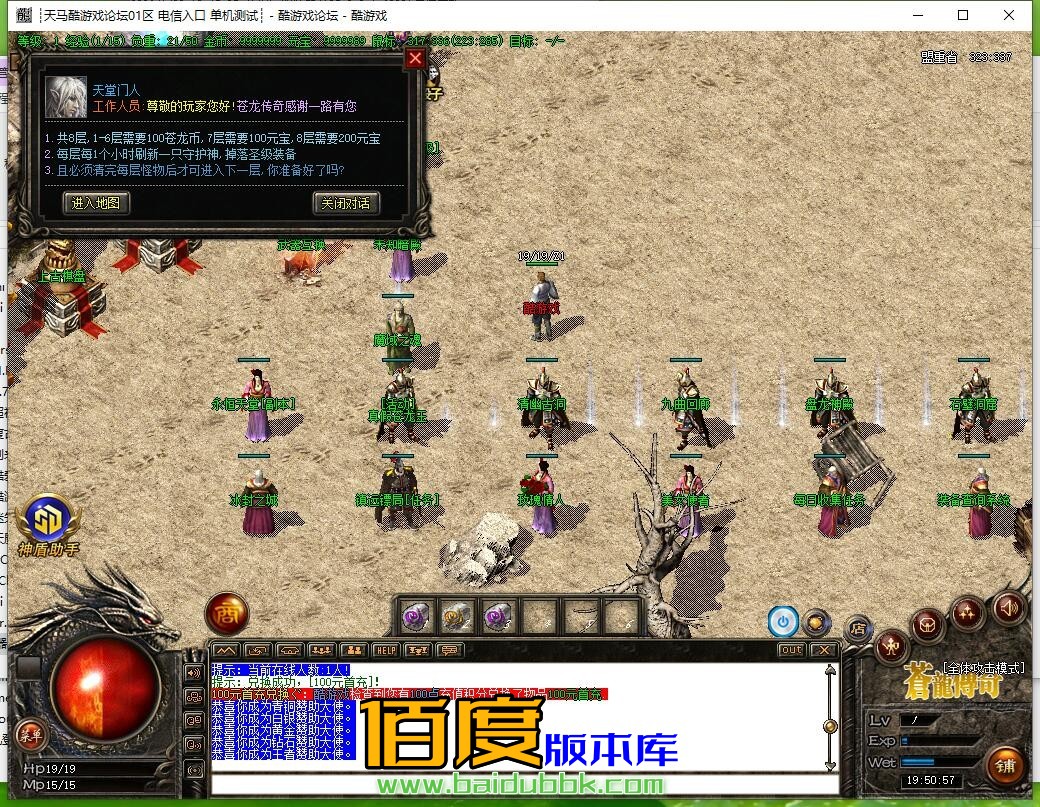Toggle sound with the speaker orb

[1008, 607]
